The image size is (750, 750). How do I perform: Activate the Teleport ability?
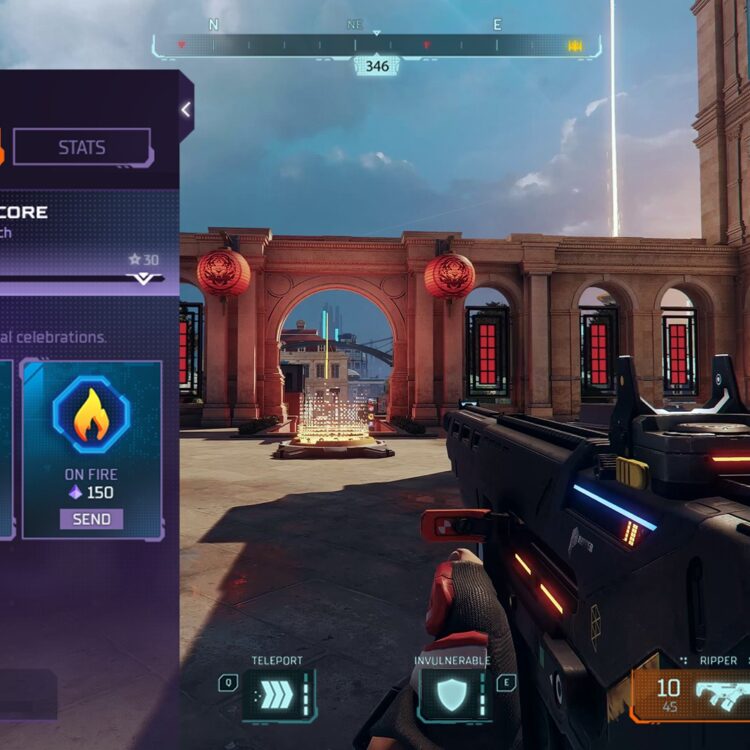tap(278, 694)
